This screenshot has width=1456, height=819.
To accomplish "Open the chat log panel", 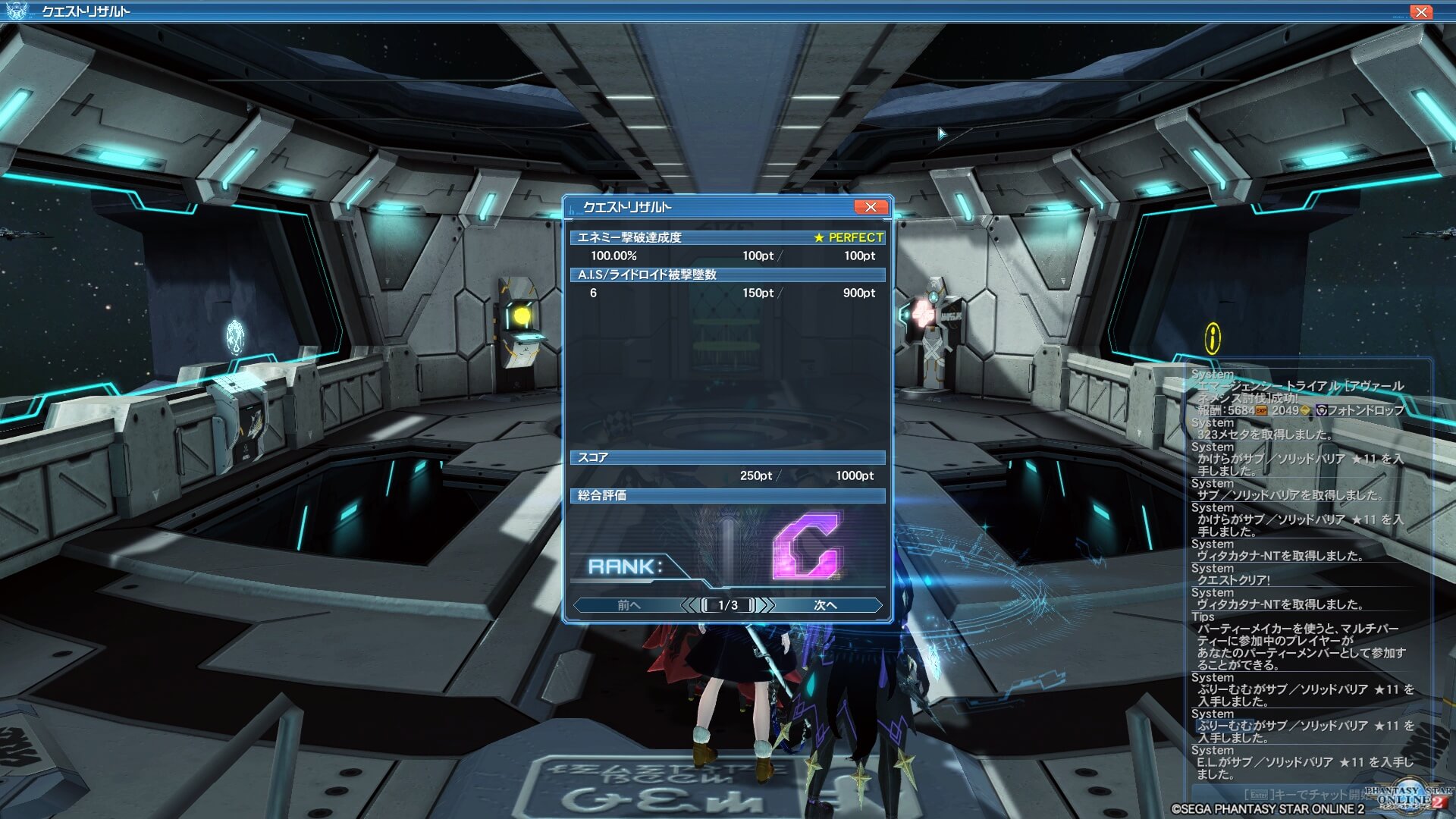I will [1304, 576].
